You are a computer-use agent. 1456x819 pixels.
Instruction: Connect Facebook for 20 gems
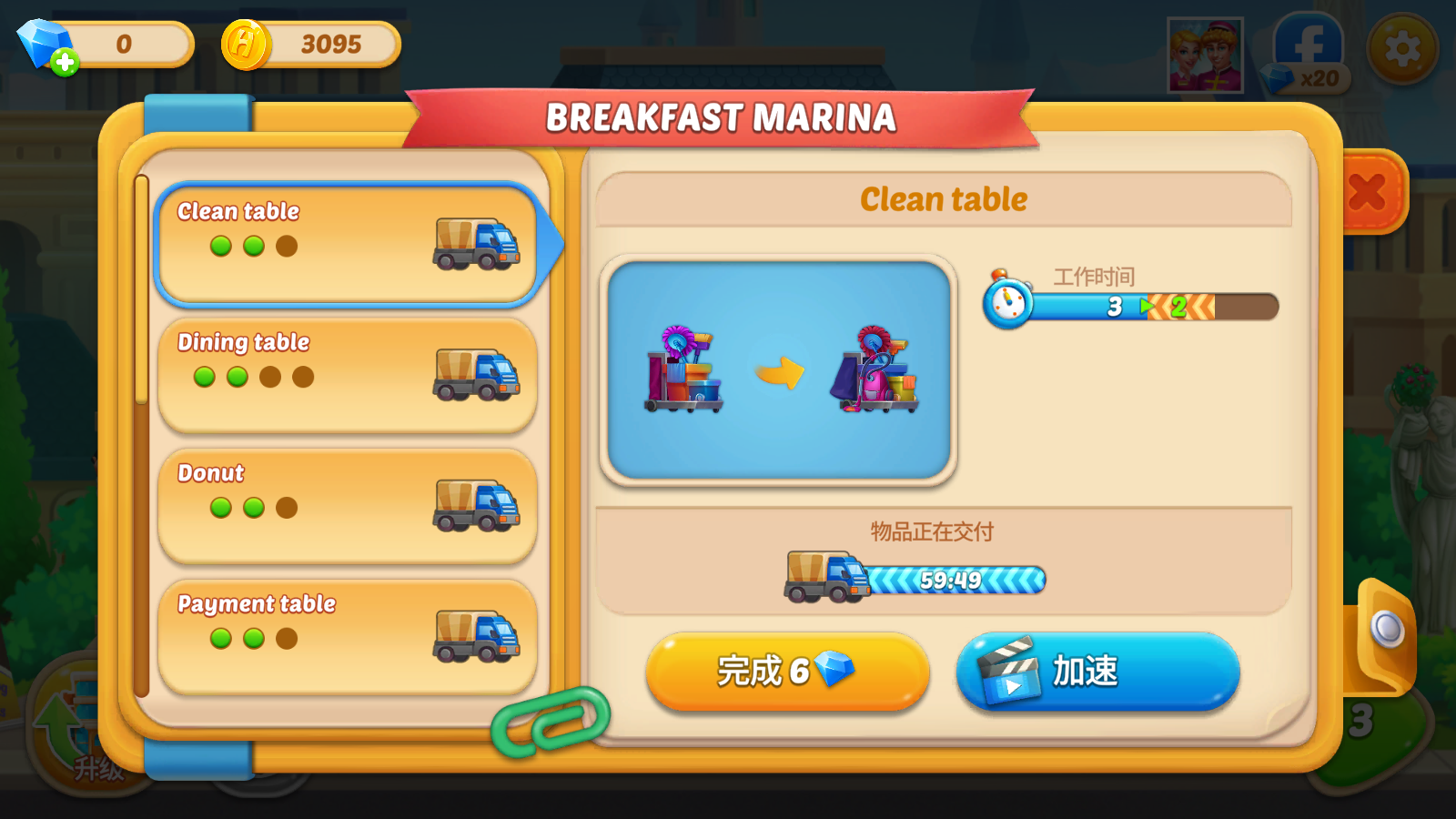pyautogui.click(x=1307, y=55)
